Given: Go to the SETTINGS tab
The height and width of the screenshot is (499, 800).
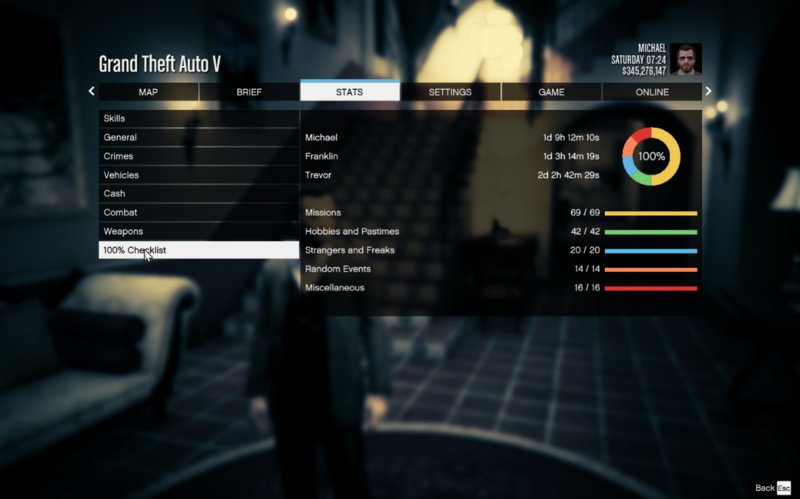Looking at the screenshot, I should (x=450, y=92).
